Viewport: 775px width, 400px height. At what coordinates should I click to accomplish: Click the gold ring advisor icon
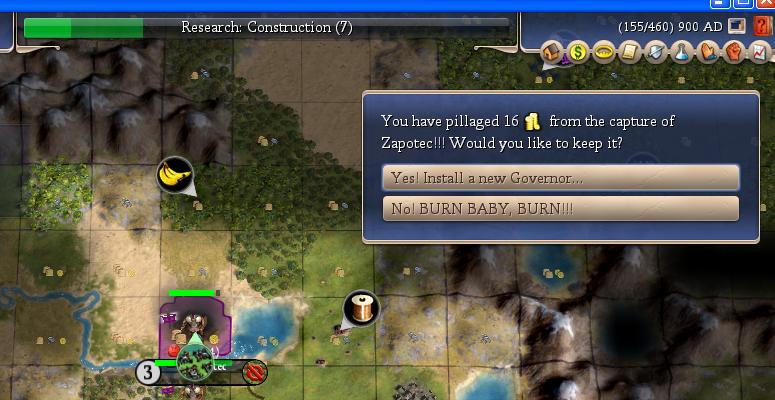point(604,52)
